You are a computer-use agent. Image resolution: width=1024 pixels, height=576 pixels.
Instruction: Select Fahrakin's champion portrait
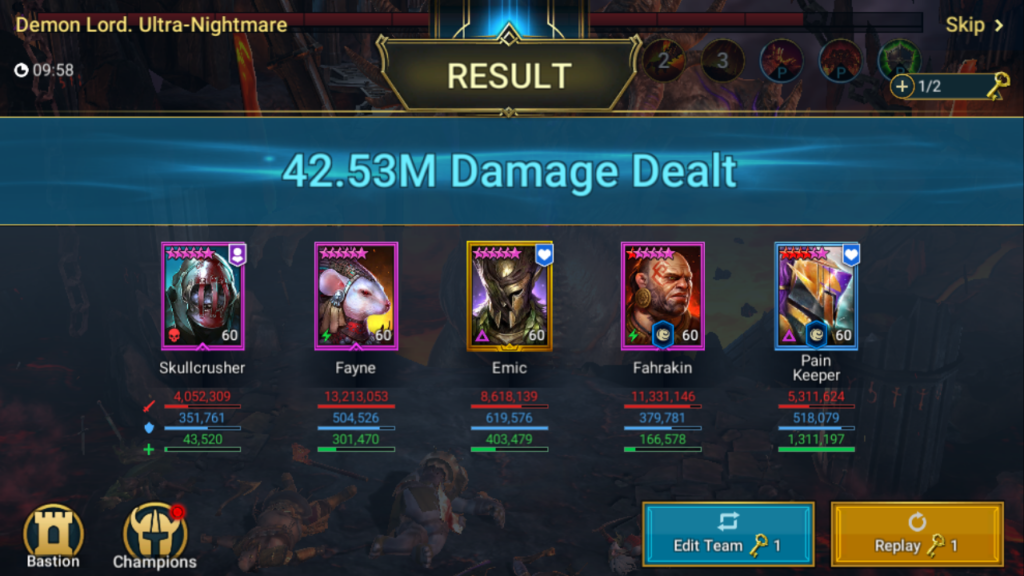662,296
